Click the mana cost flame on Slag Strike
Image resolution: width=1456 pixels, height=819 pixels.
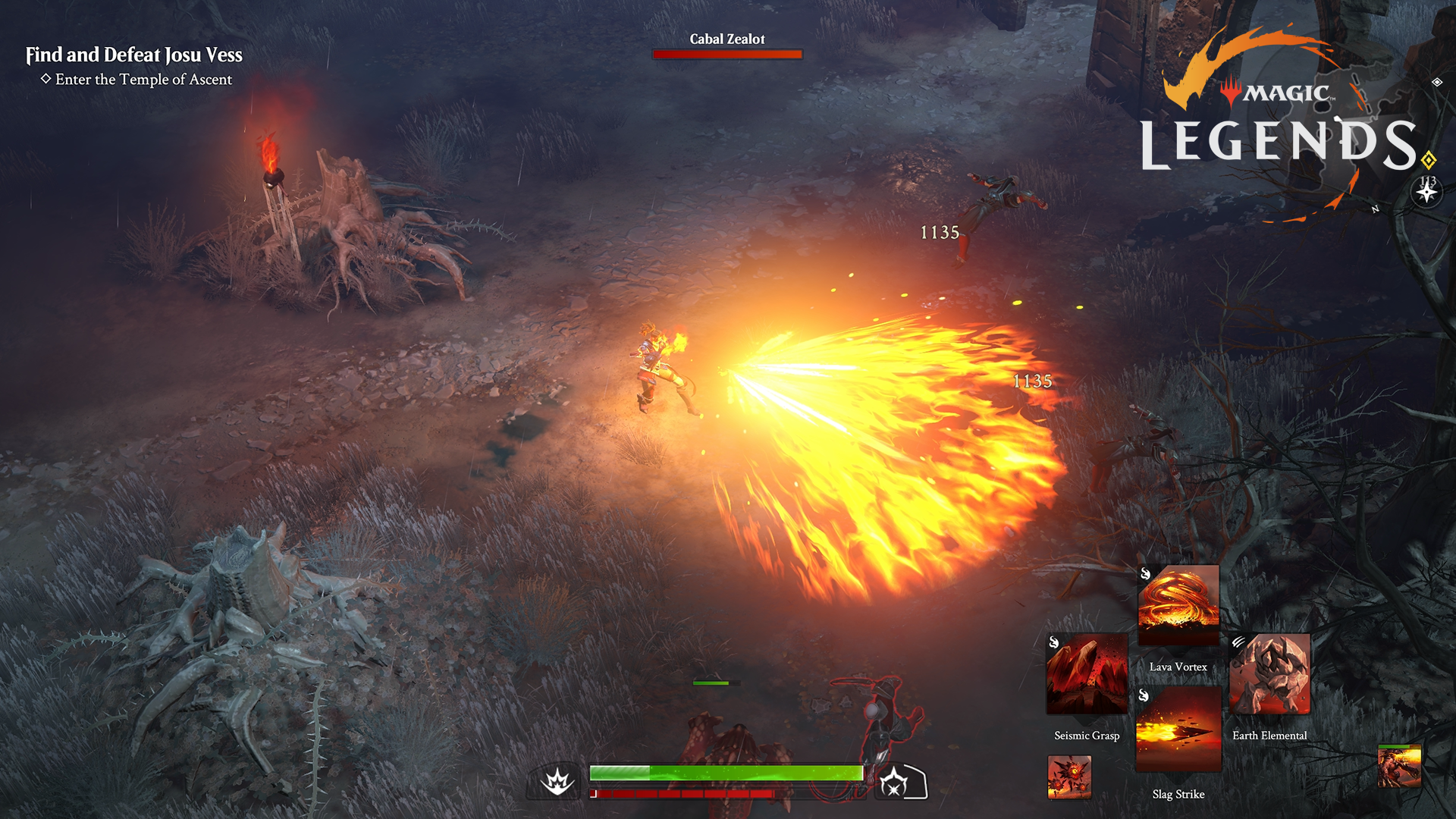pyautogui.click(x=1144, y=696)
